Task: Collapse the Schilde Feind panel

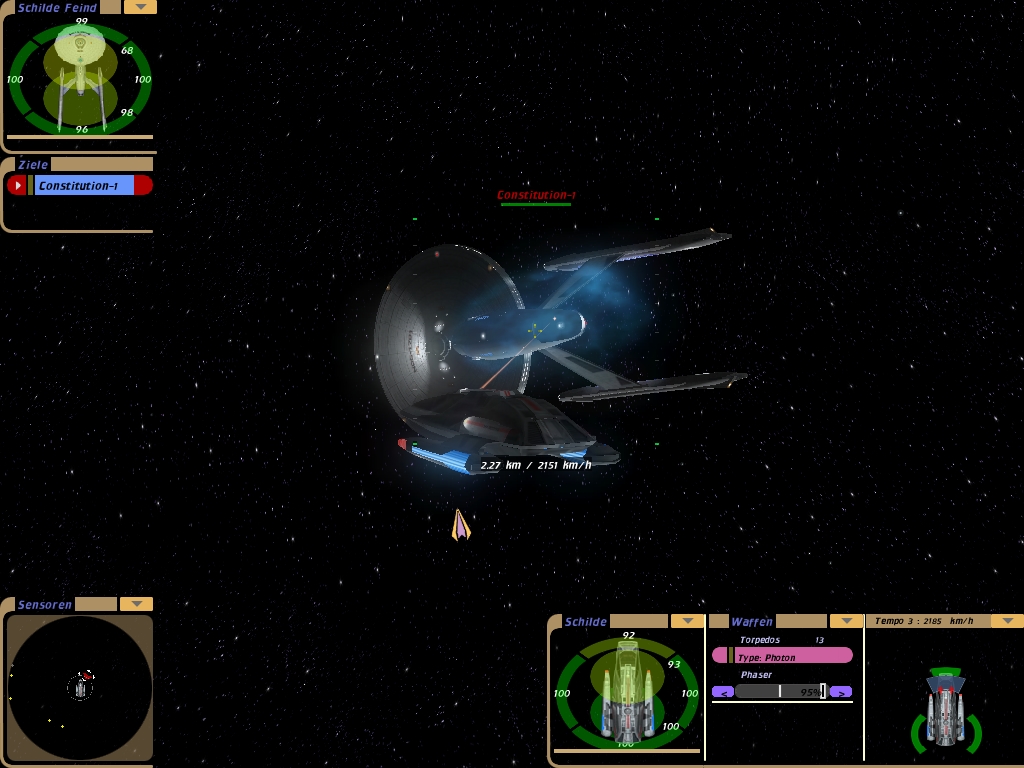Action: (x=140, y=7)
